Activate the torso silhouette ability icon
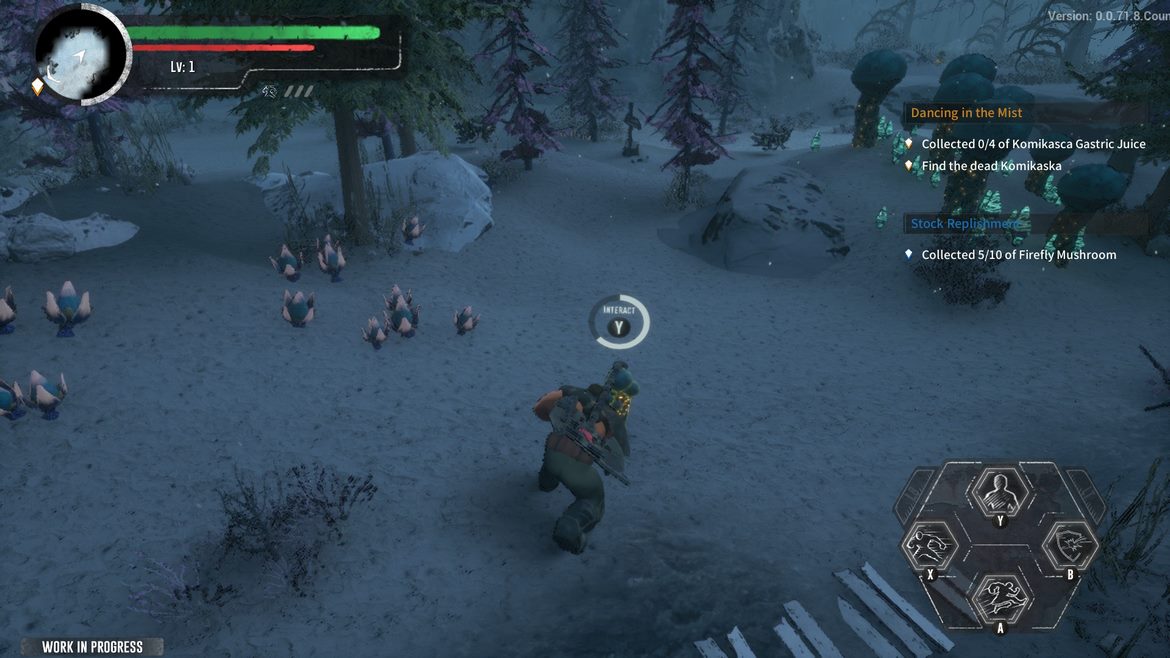1170x658 pixels. 998,492
